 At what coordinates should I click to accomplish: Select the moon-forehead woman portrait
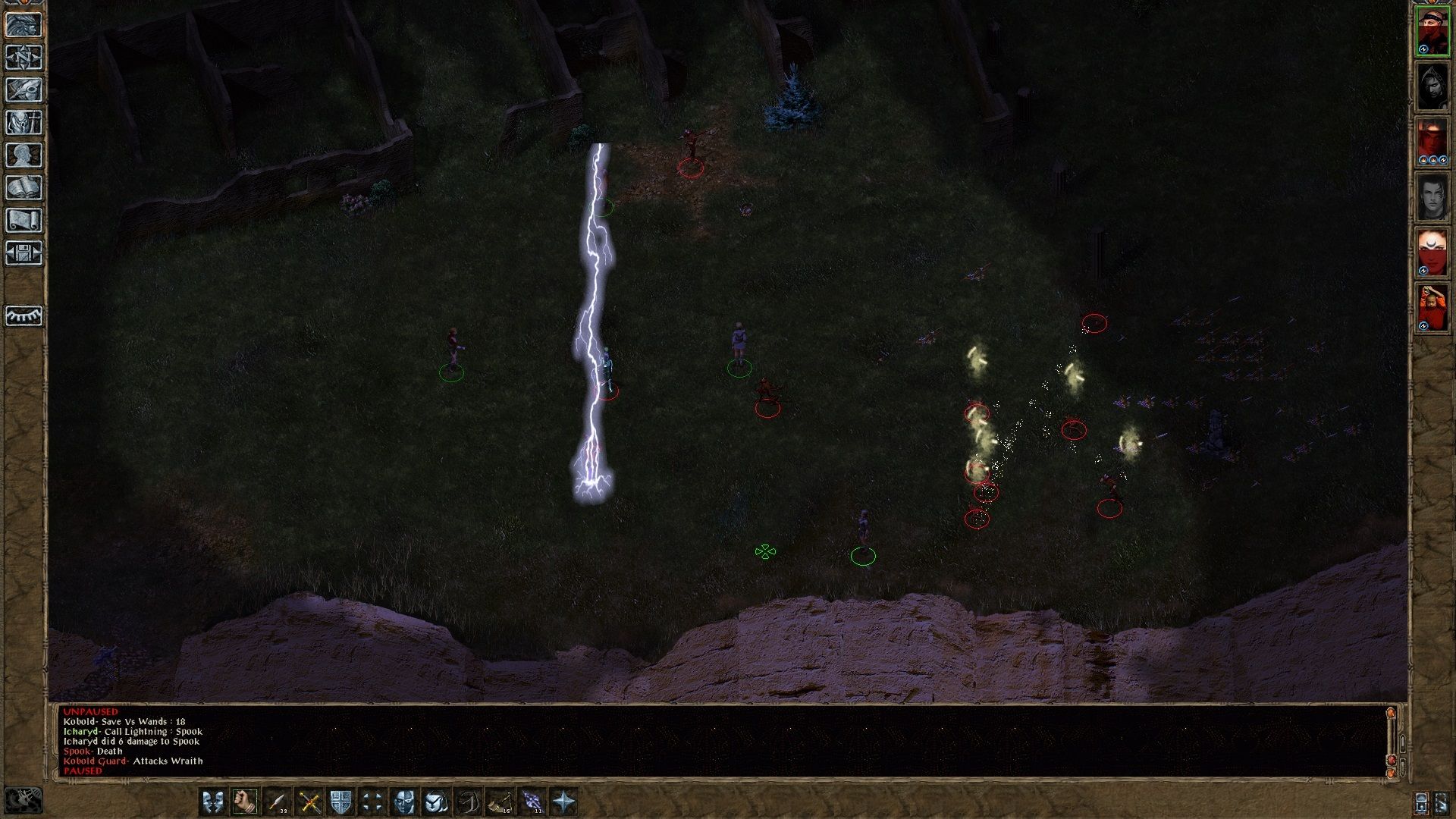[x=1432, y=253]
